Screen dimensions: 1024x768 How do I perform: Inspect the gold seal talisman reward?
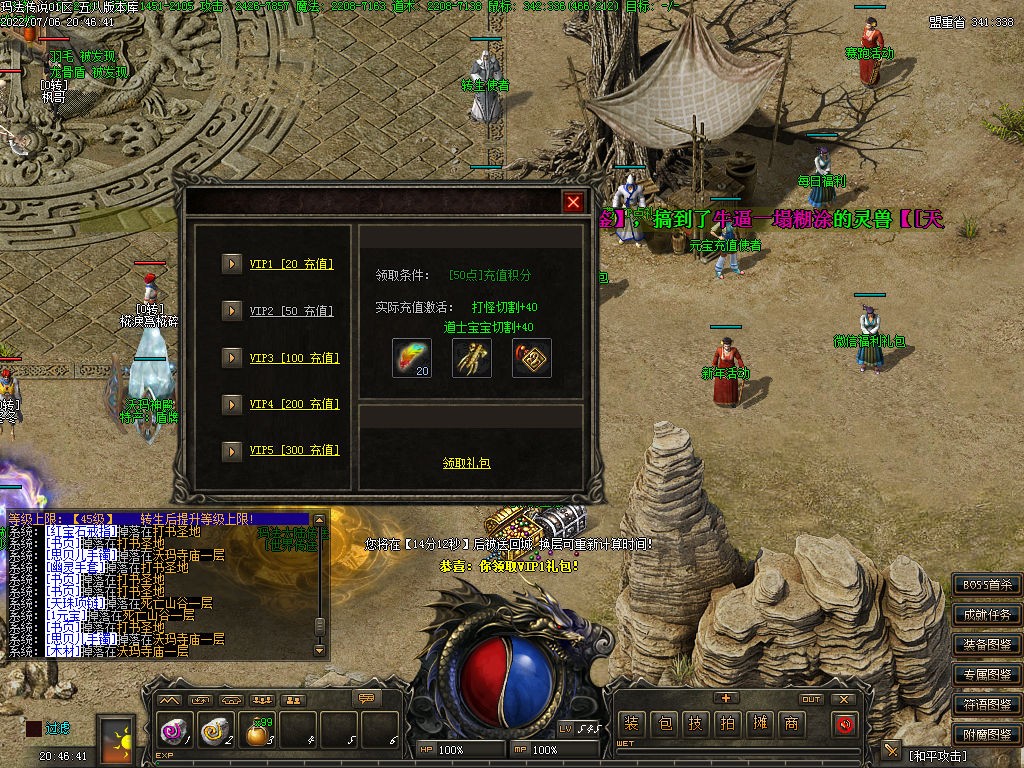click(532, 358)
